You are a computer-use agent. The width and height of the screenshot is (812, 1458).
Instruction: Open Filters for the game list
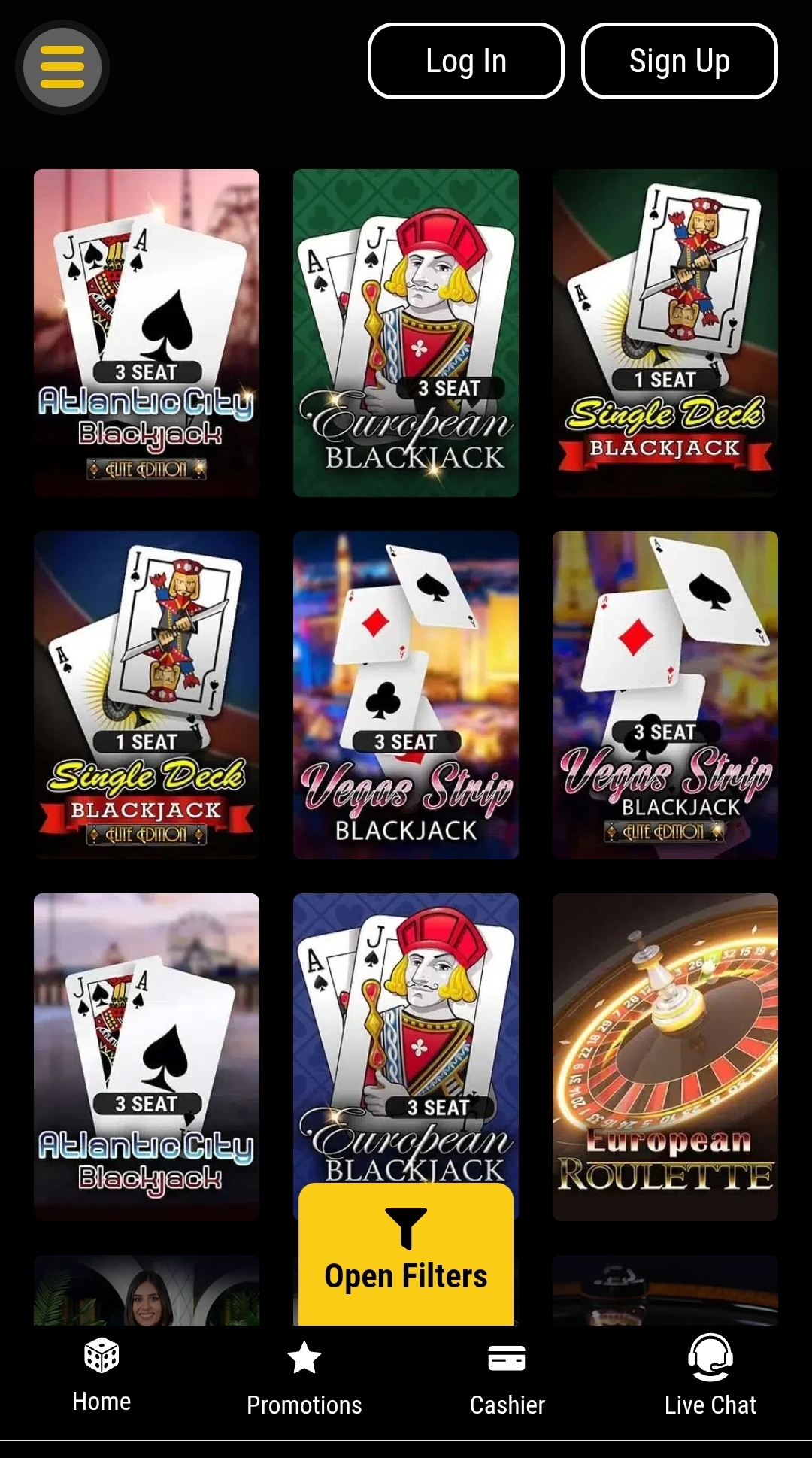tap(405, 1255)
